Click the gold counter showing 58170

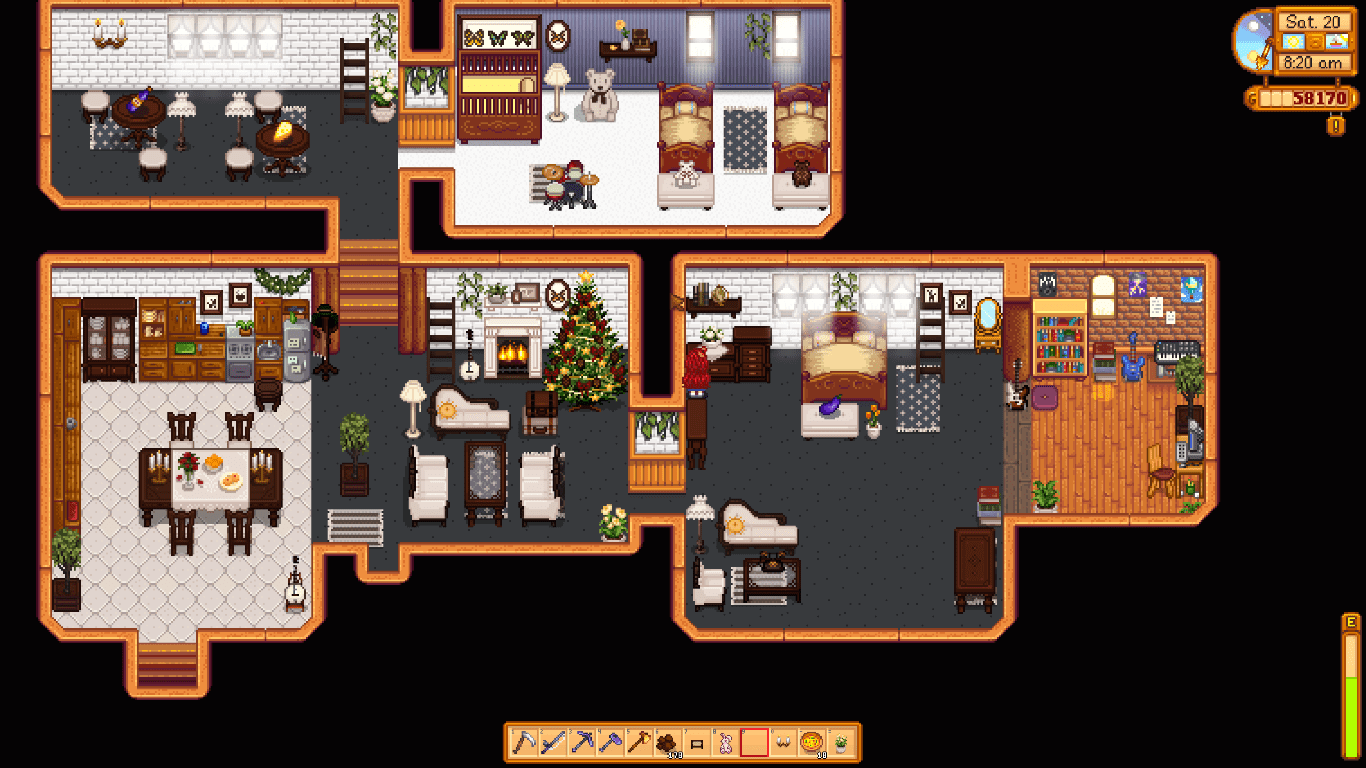(x=1303, y=96)
